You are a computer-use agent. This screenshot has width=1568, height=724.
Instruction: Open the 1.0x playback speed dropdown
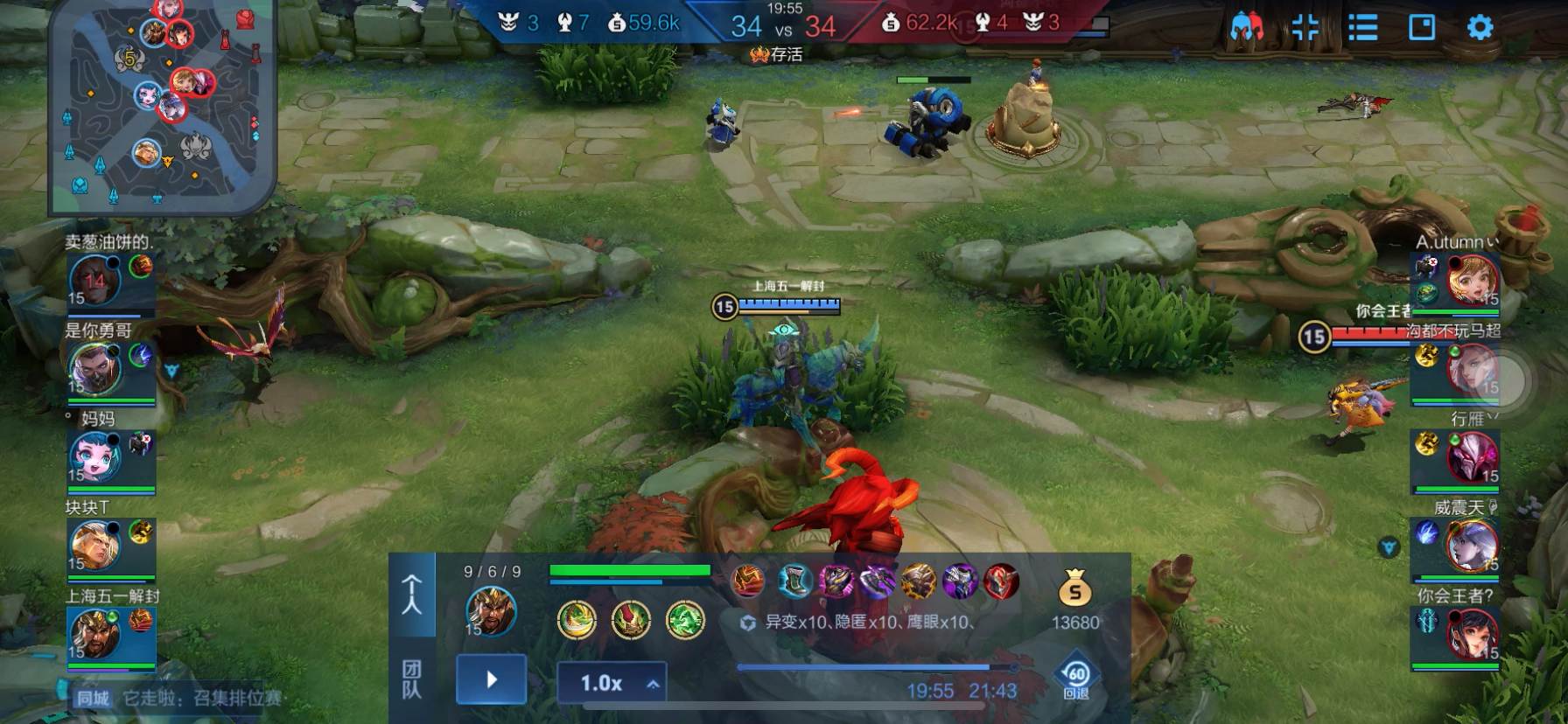click(x=612, y=683)
